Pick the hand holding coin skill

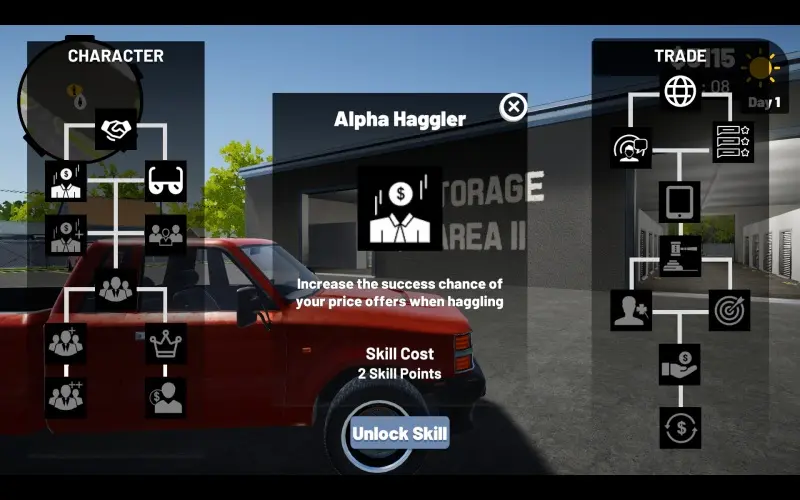point(680,364)
